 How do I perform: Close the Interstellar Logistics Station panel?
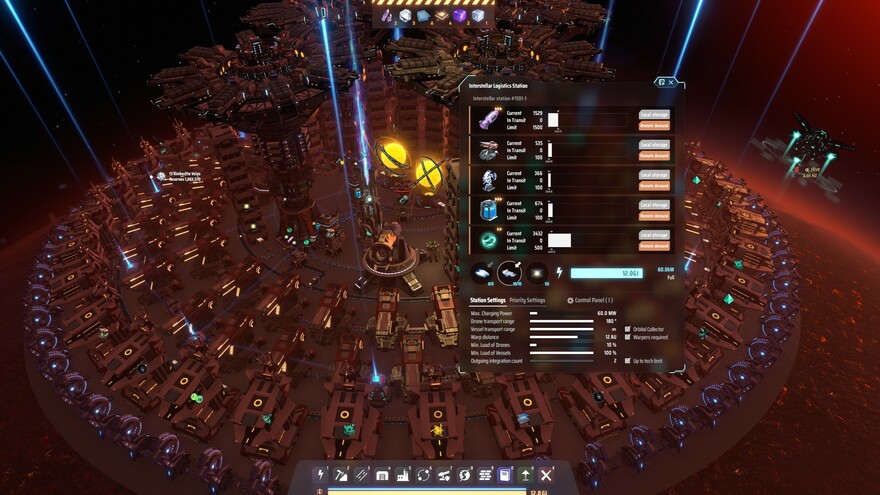(x=671, y=82)
